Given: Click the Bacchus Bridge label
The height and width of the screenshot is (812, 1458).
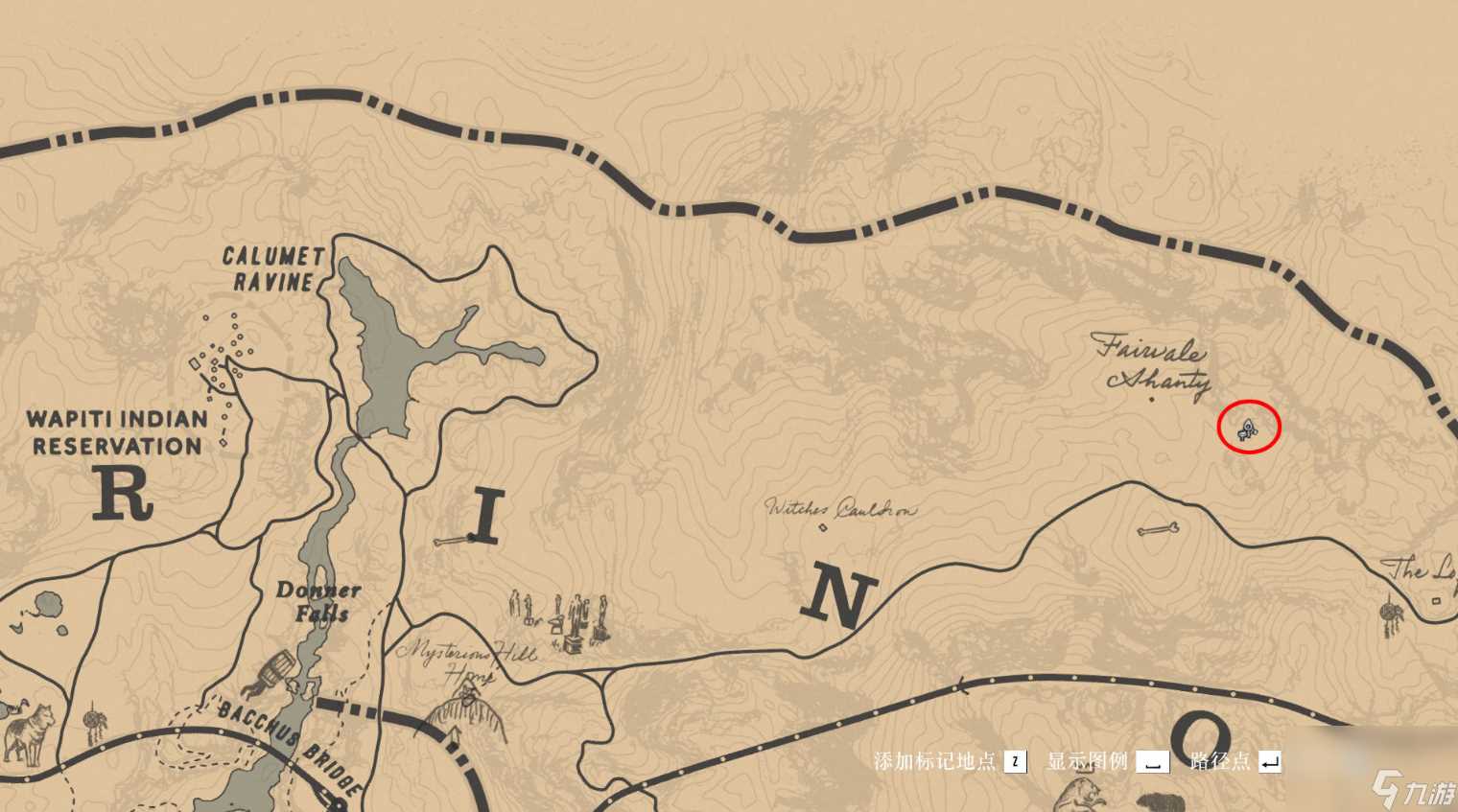Looking at the screenshot, I should 288,743.
